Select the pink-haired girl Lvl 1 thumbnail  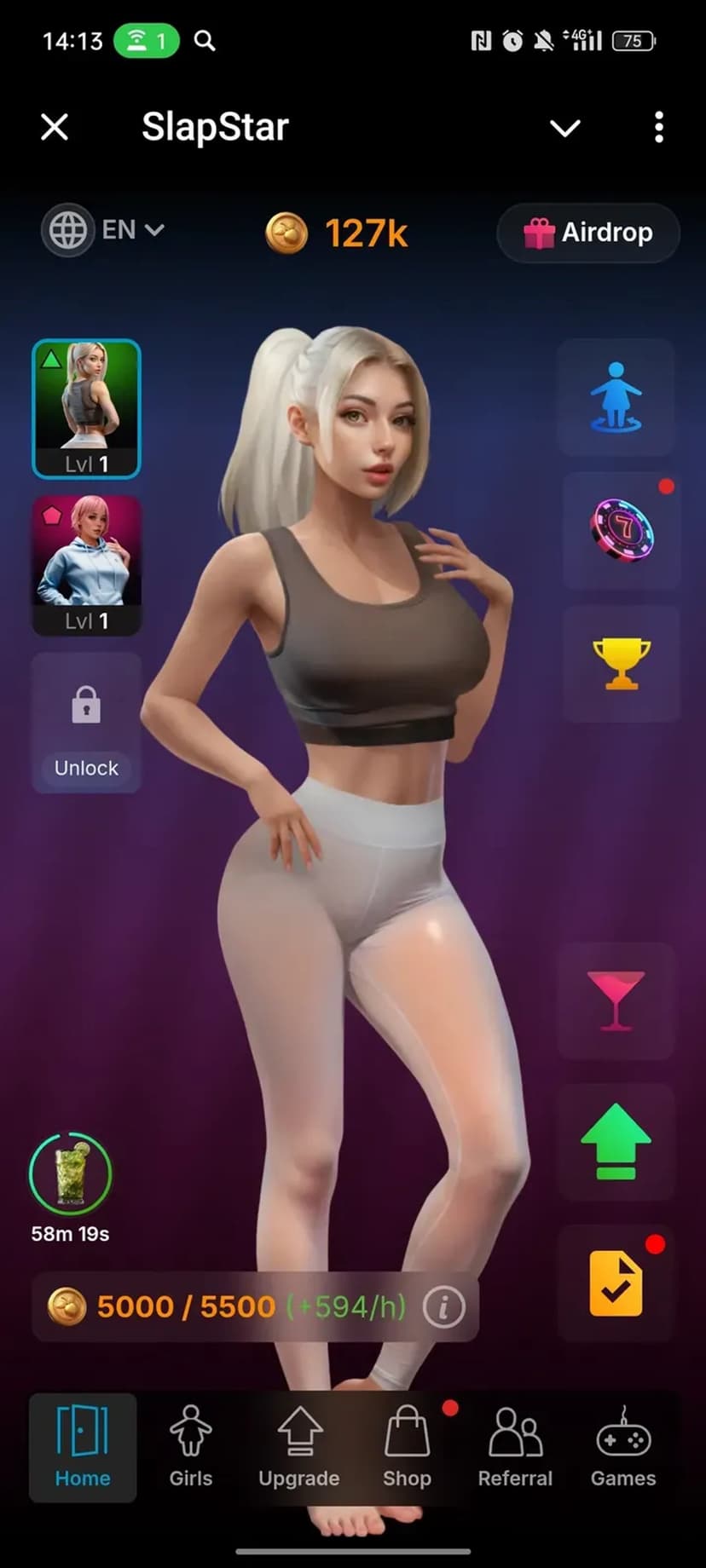point(86,565)
